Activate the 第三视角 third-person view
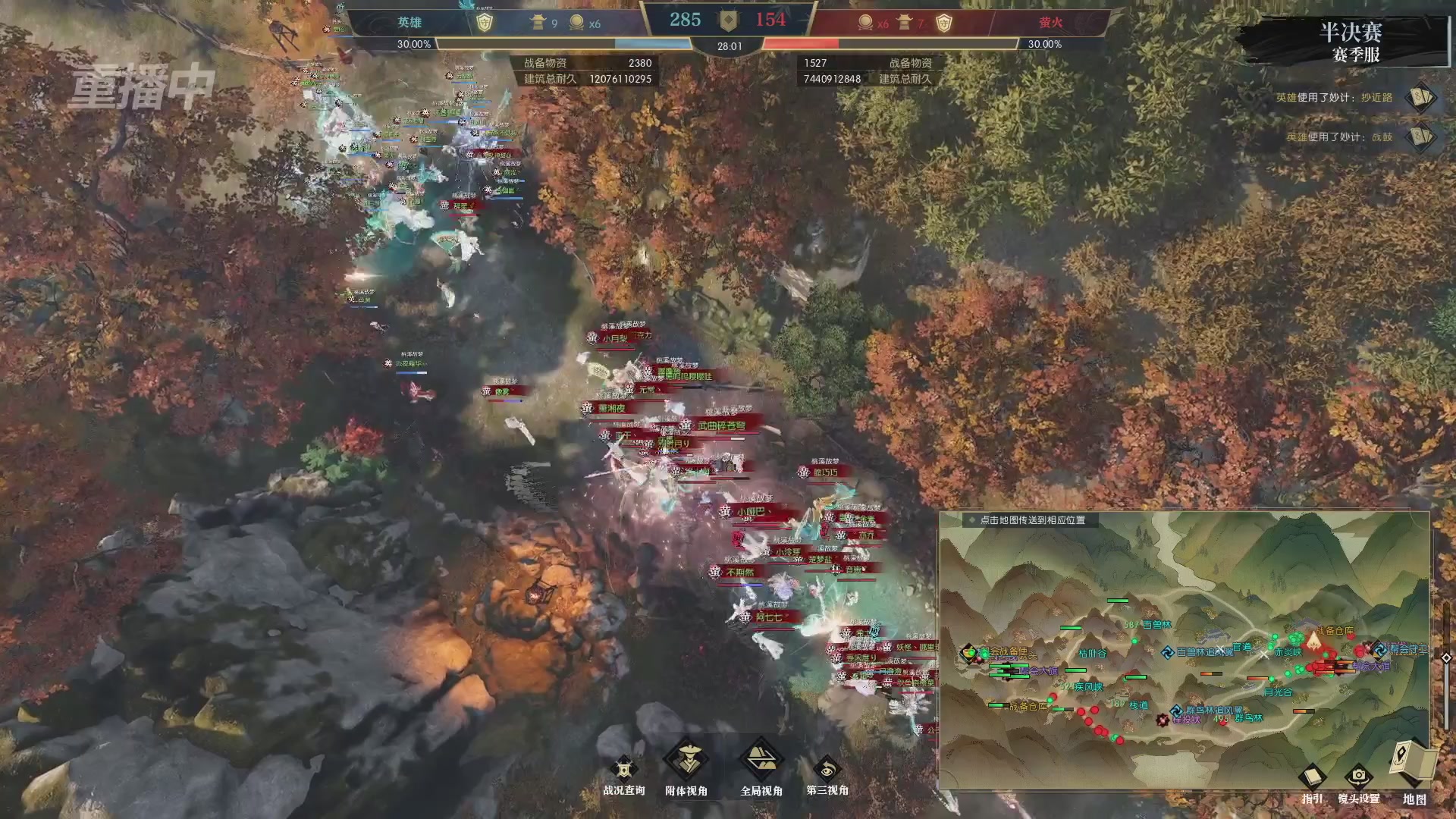 (827, 770)
